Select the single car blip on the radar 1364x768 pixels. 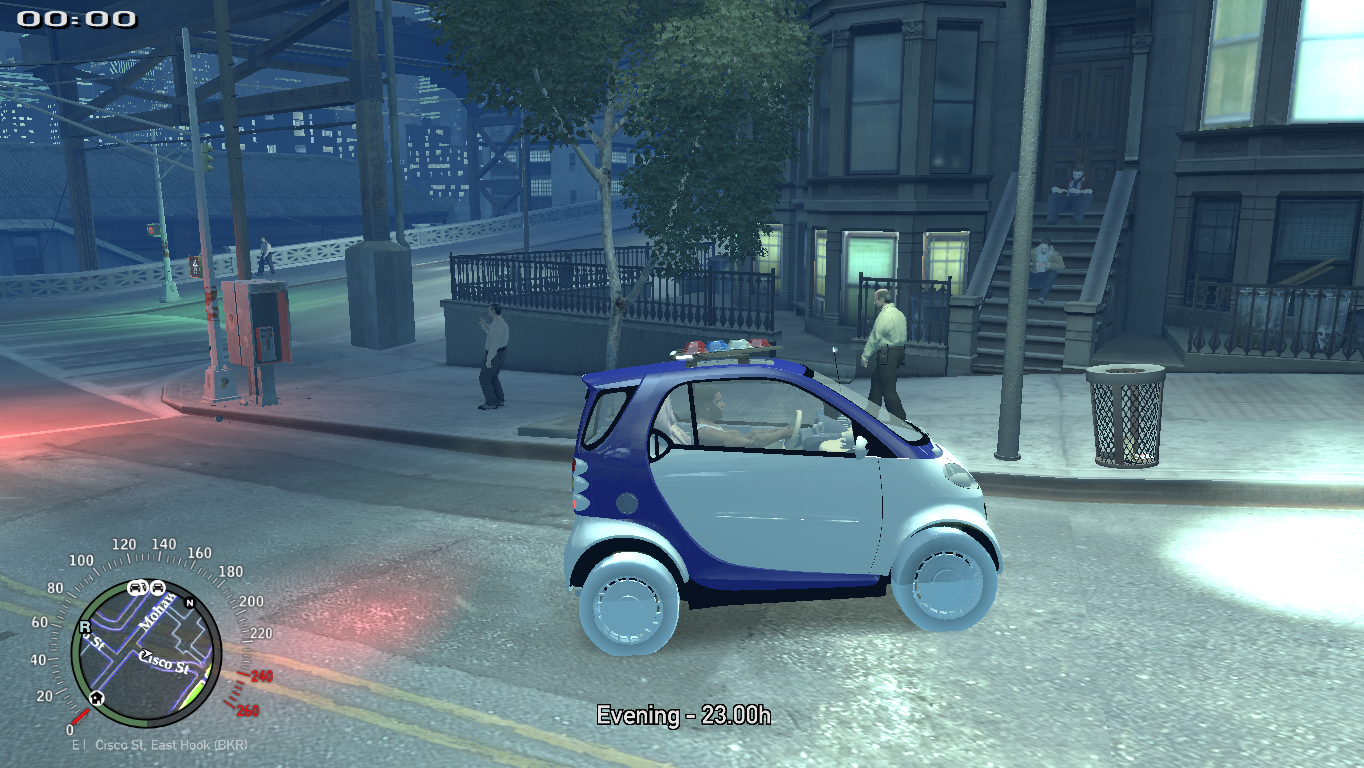coord(158,587)
